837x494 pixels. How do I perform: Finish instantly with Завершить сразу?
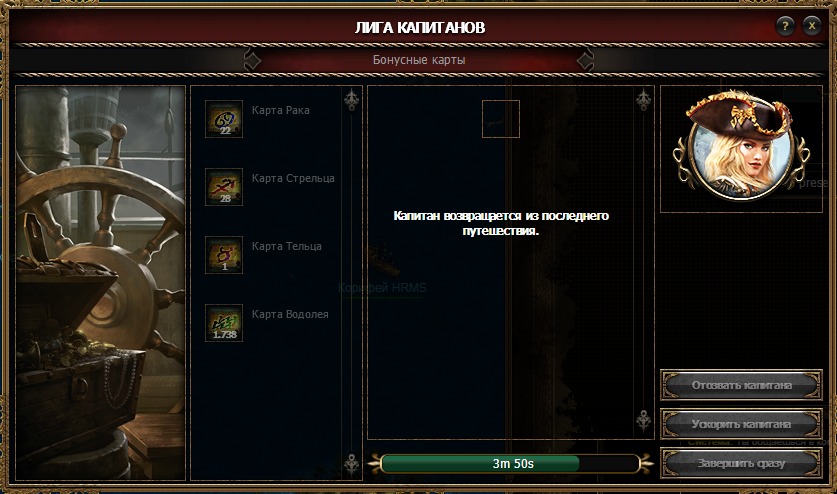tap(742, 464)
